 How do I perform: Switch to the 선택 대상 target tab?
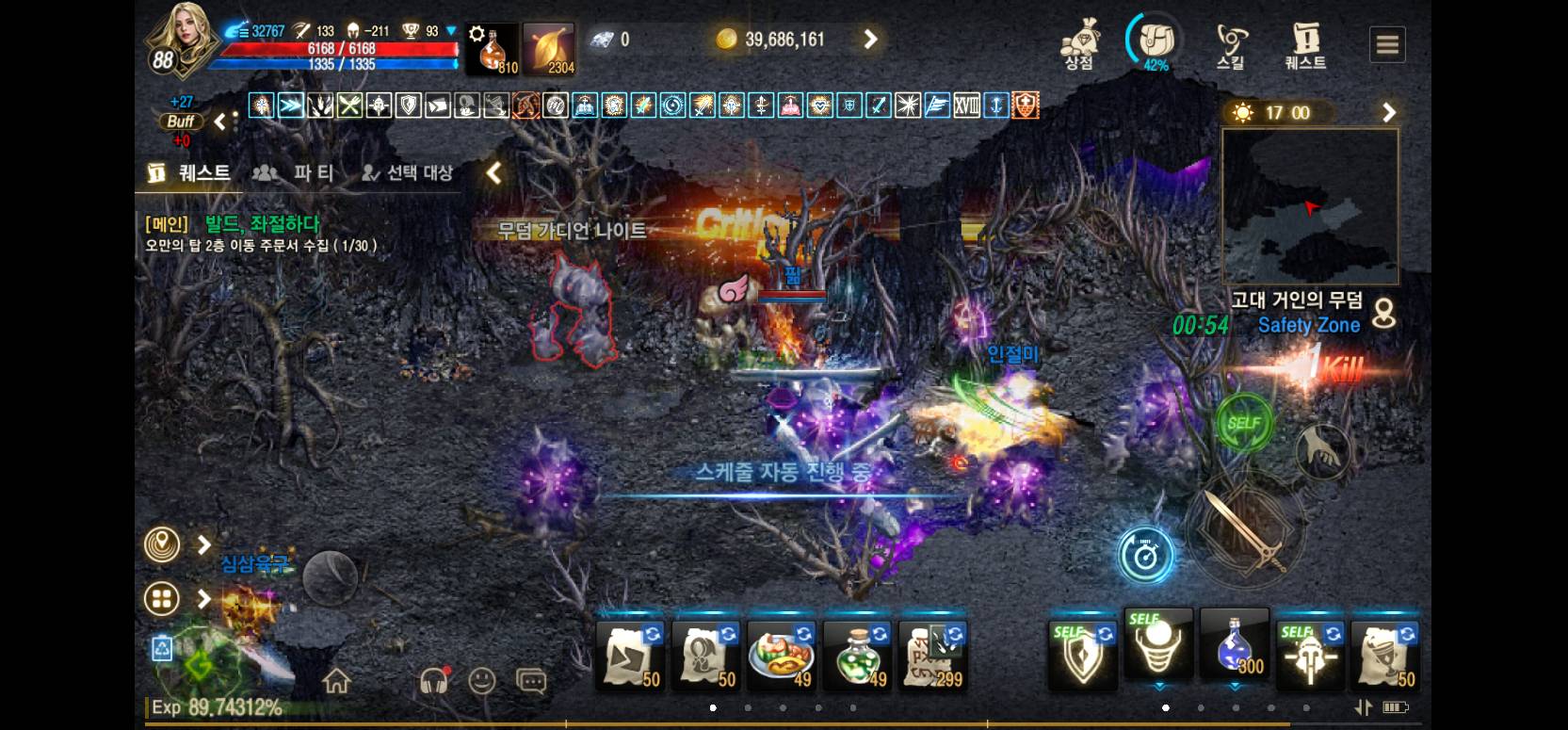pyautogui.click(x=408, y=172)
